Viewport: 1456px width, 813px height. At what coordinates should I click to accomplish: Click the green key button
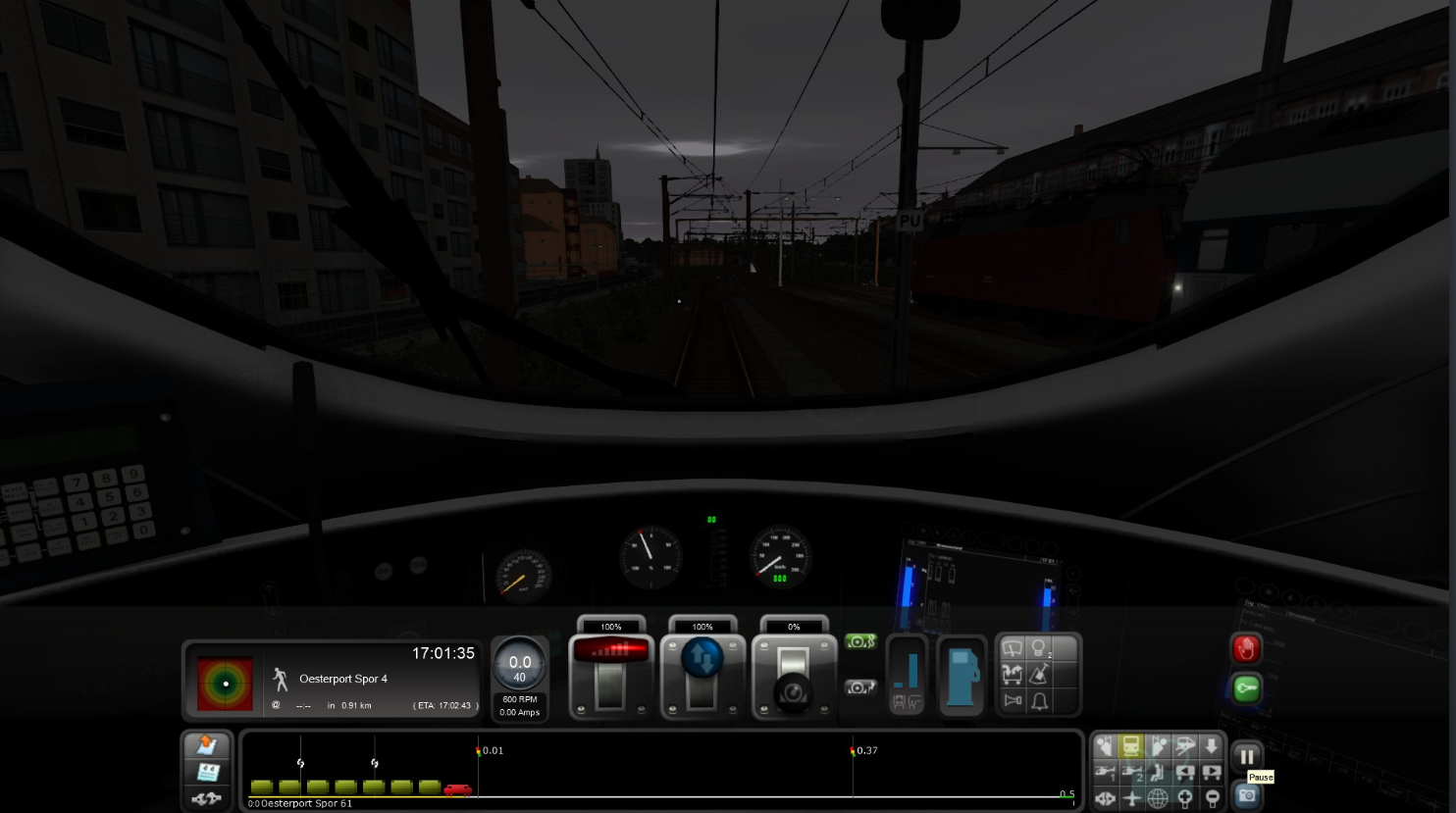[x=1246, y=688]
